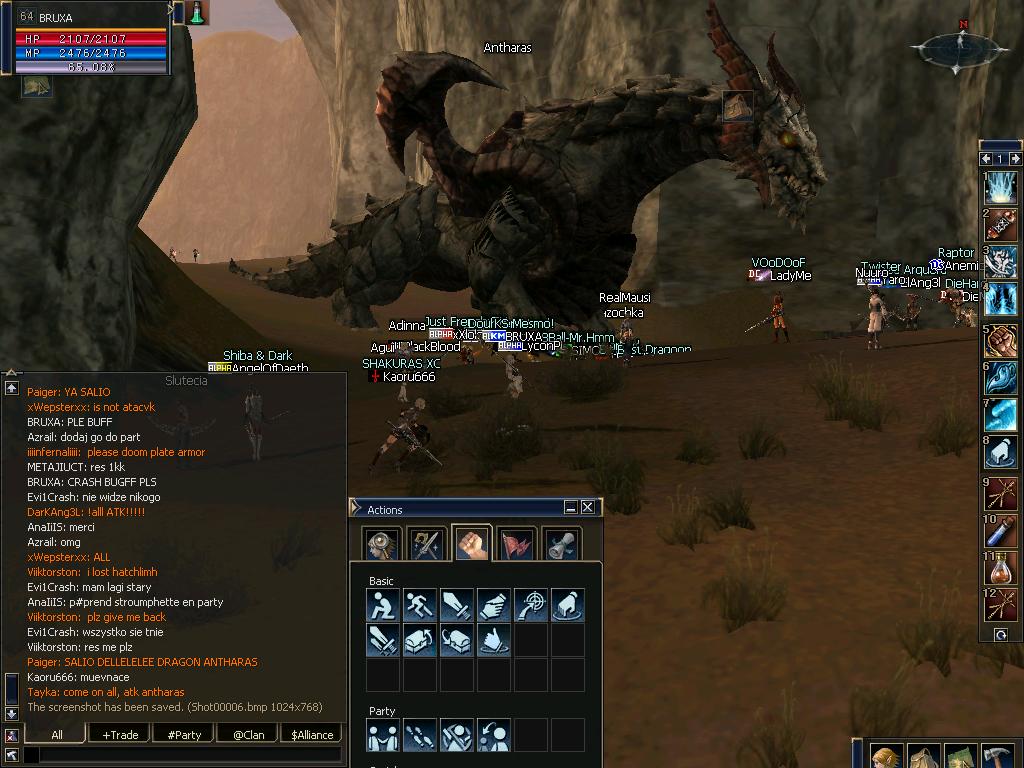Screen dimensions: 1024x768
Task: Open the scroll tab in Actions
Action: 561,544
